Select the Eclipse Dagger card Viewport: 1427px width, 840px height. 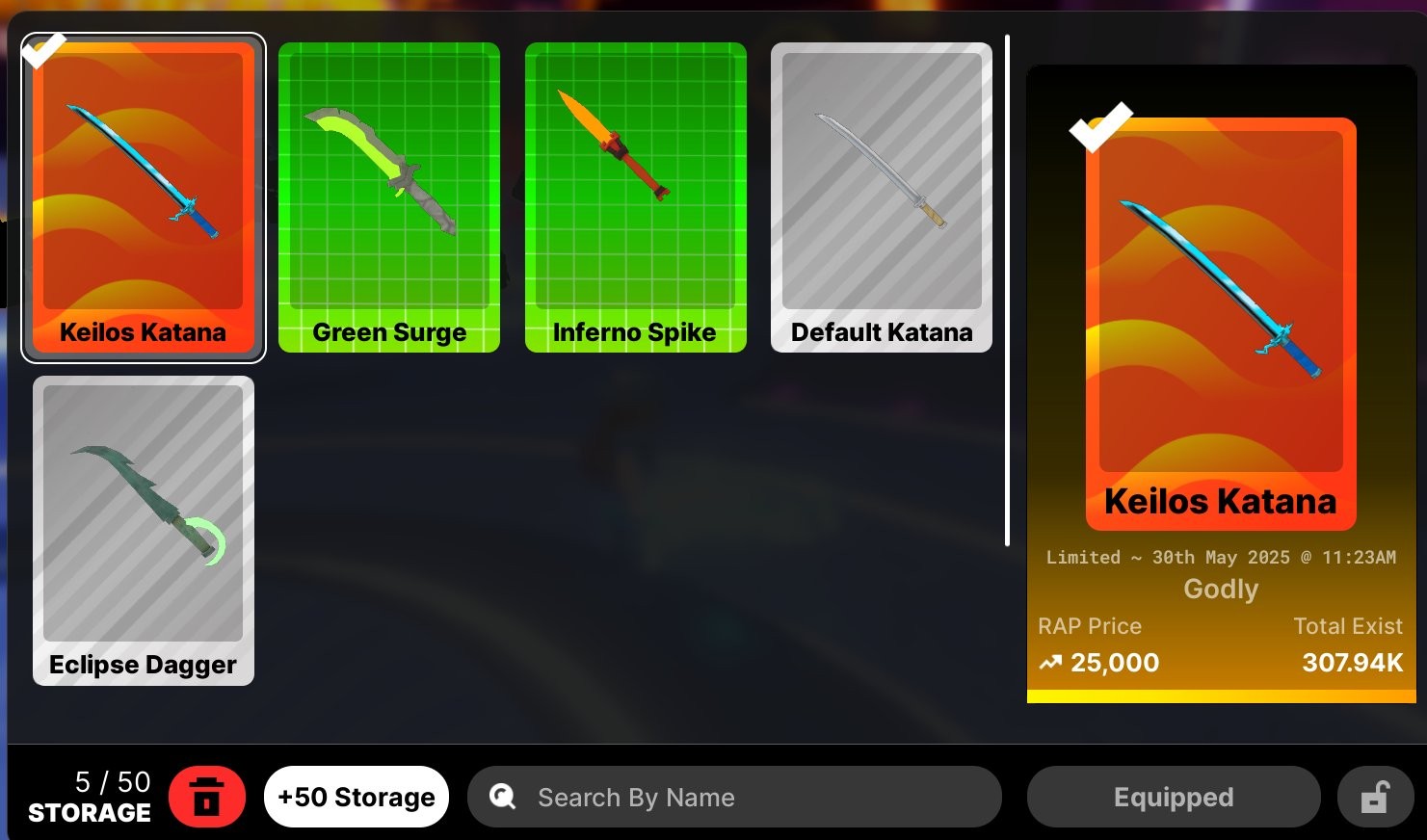tap(143, 530)
